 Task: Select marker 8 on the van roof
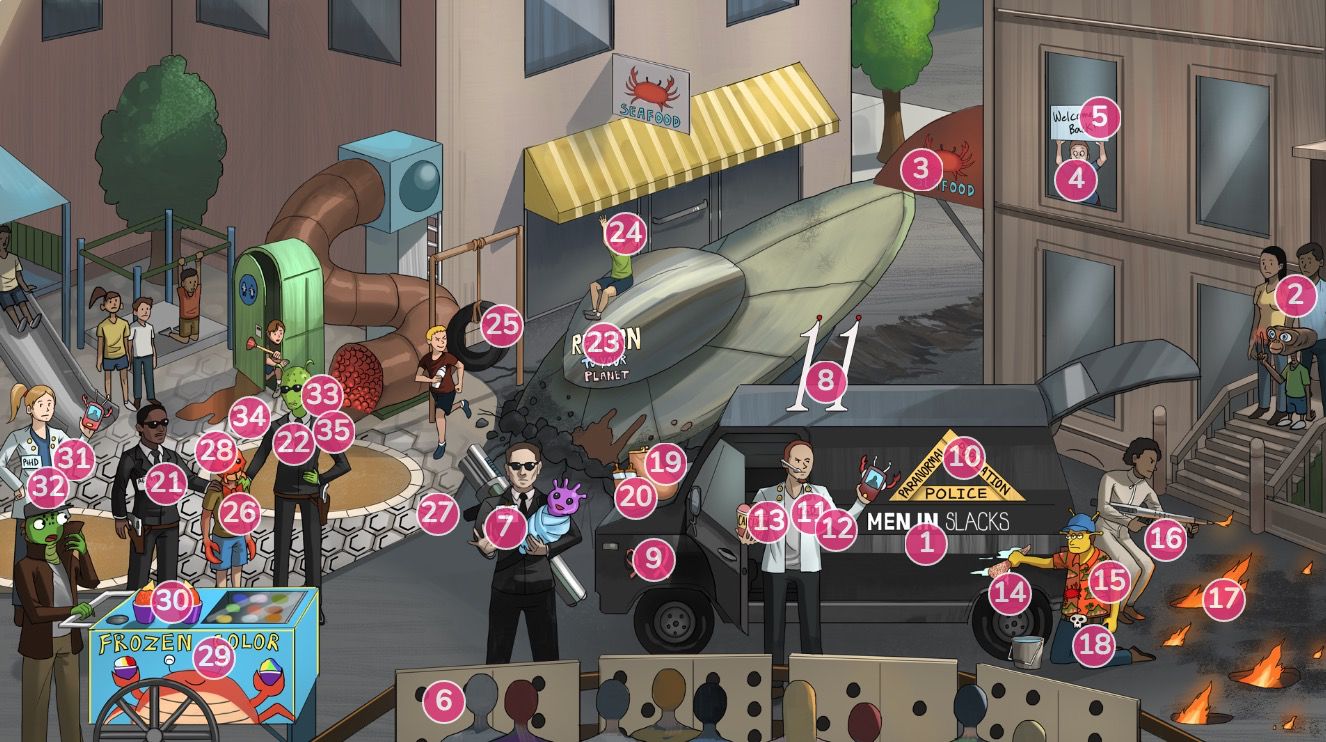pyautogui.click(x=825, y=379)
